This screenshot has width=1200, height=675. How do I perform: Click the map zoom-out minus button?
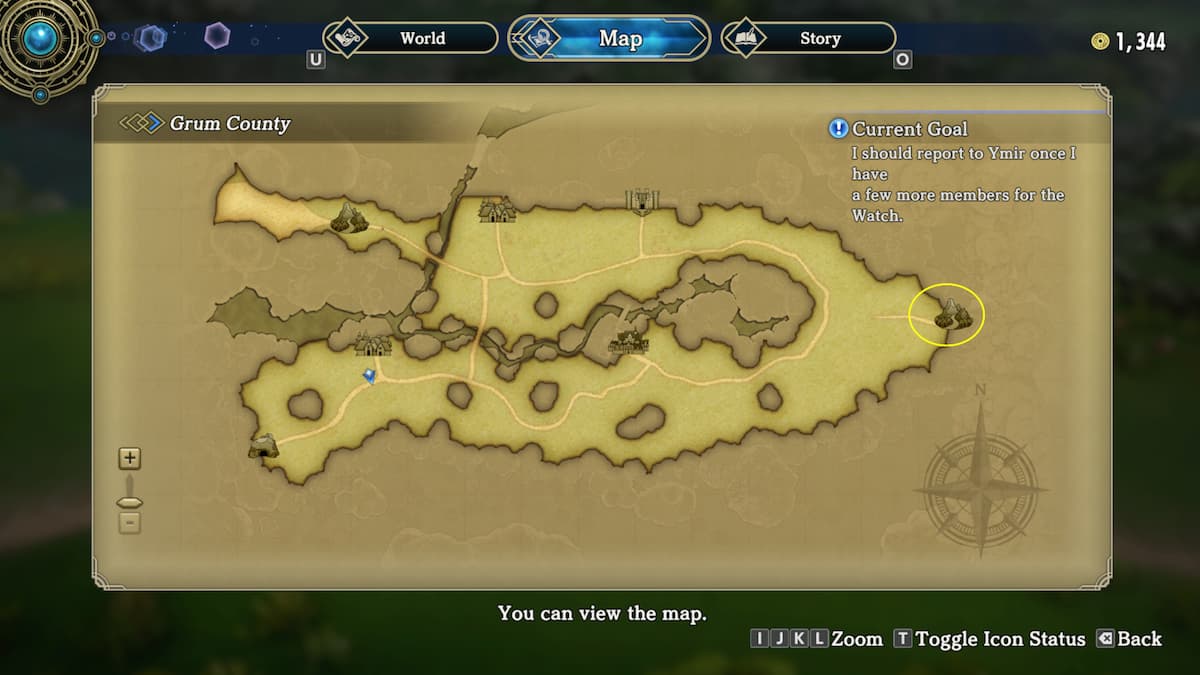[130, 523]
